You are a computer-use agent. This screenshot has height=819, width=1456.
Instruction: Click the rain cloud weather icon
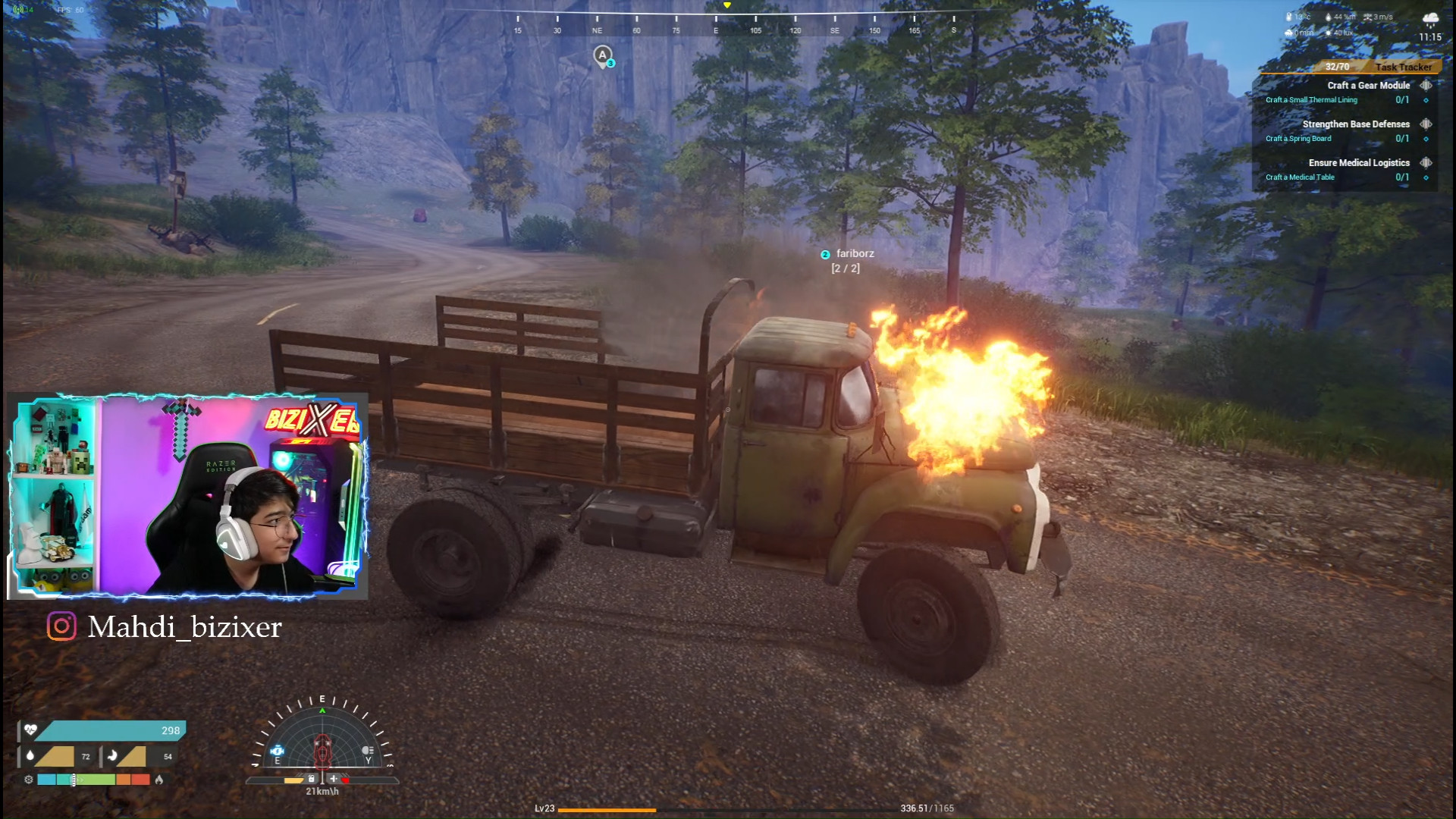tap(1430, 19)
